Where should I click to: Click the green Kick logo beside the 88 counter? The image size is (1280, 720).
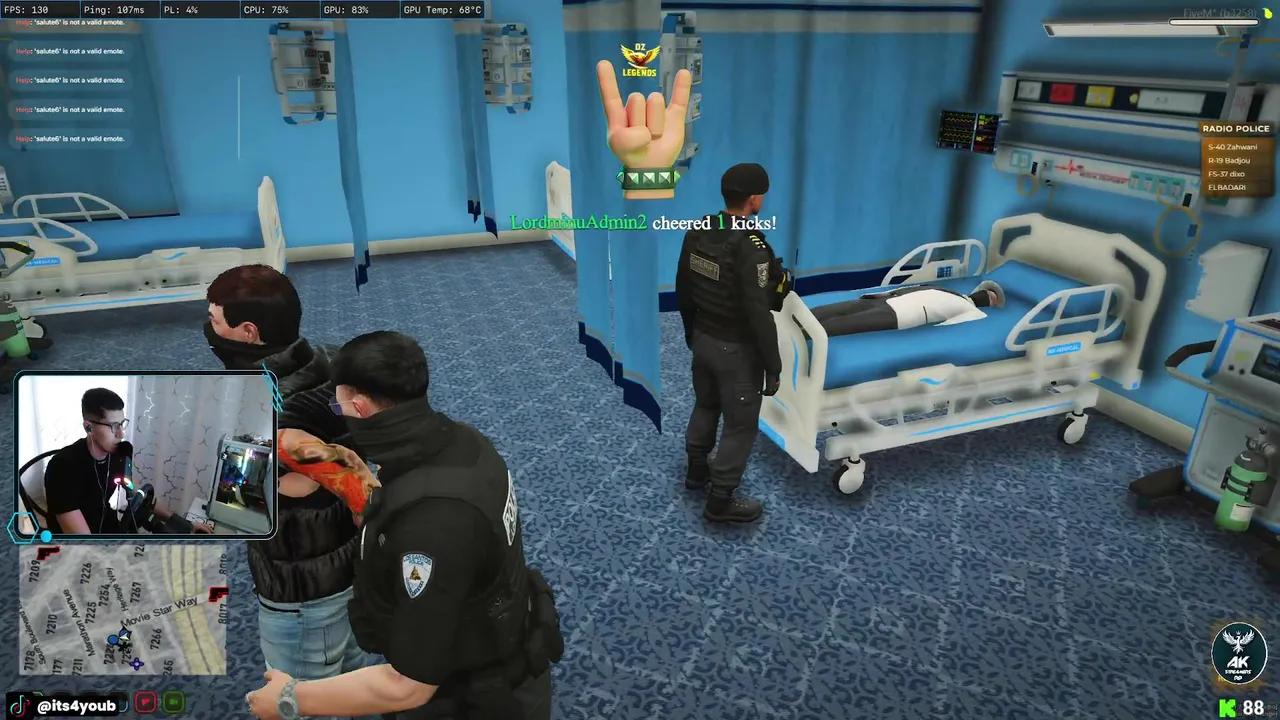point(1230,705)
